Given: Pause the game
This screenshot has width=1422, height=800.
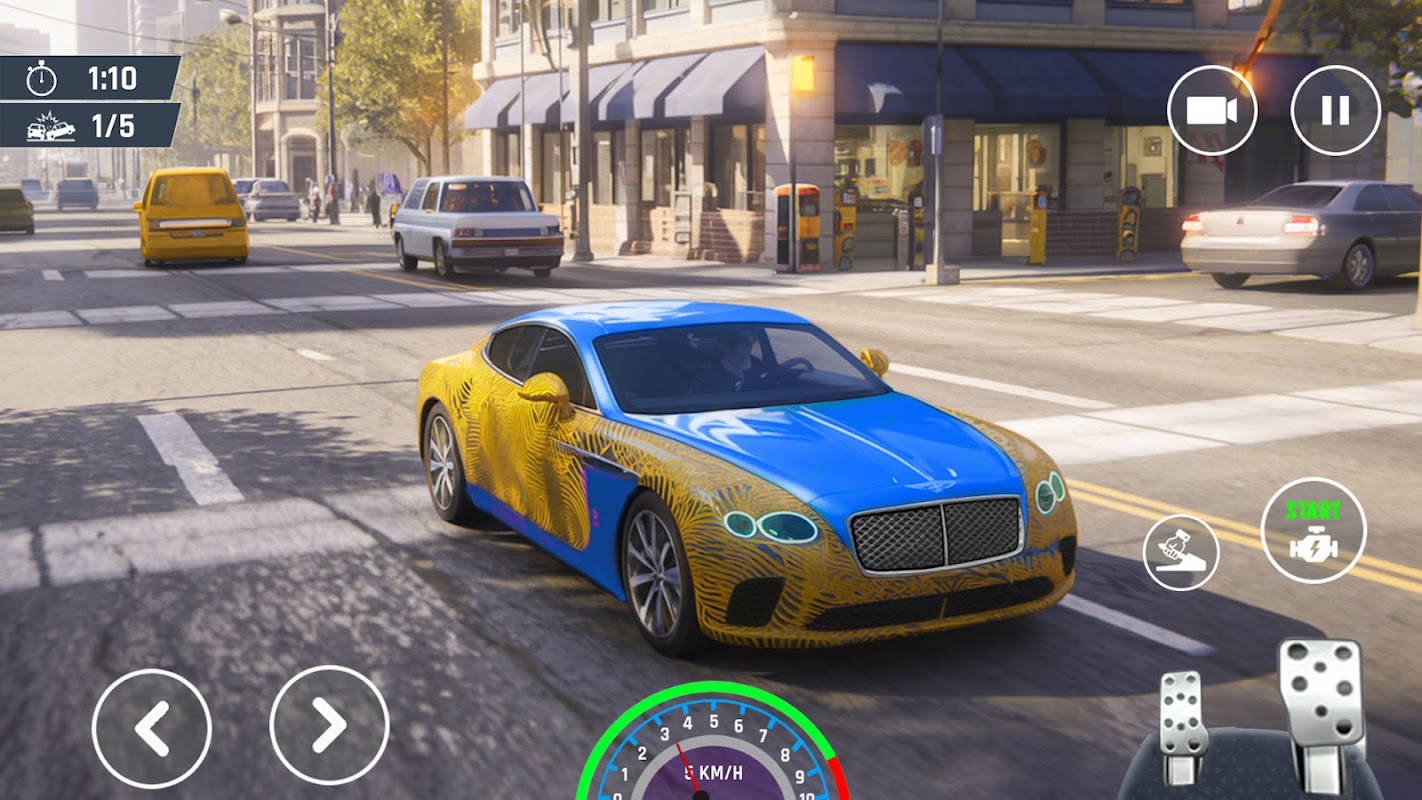Looking at the screenshot, I should coord(1335,110).
